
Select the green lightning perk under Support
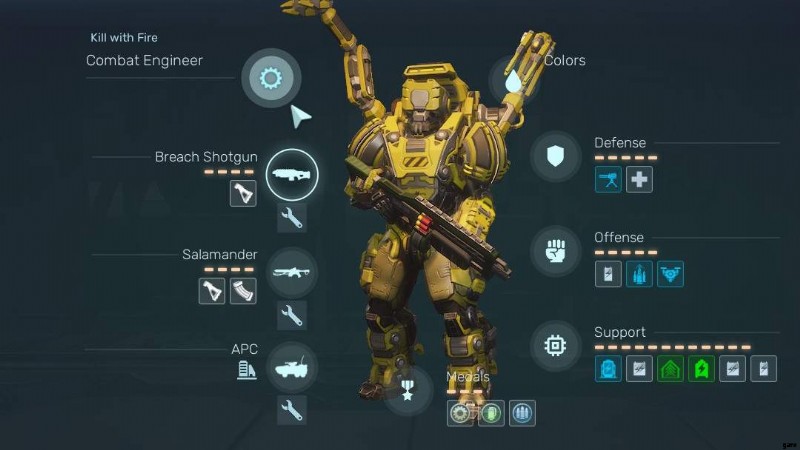click(x=701, y=369)
